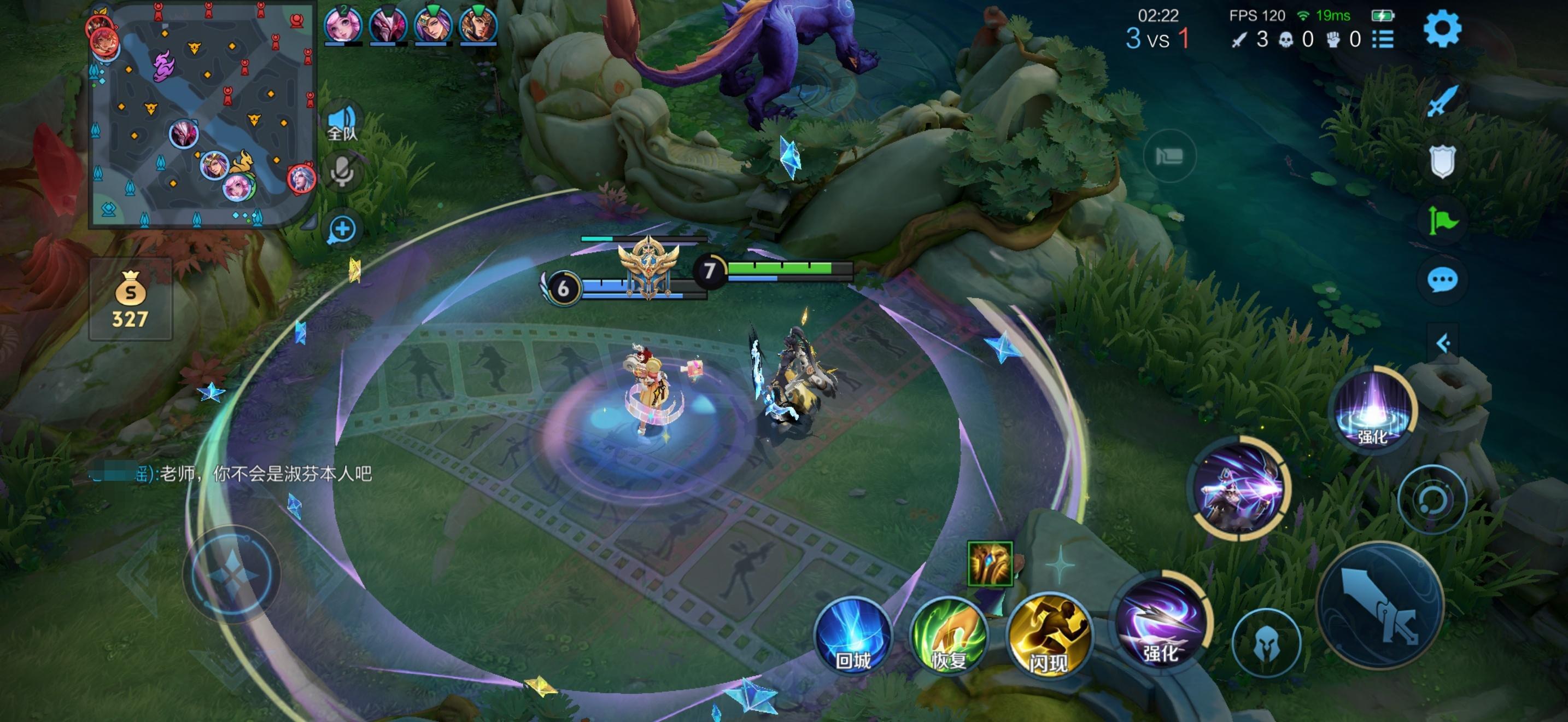1568x722 pixels.
Task: Tap the circular-arrow button above attack
Action: (x=1432, y=500)
